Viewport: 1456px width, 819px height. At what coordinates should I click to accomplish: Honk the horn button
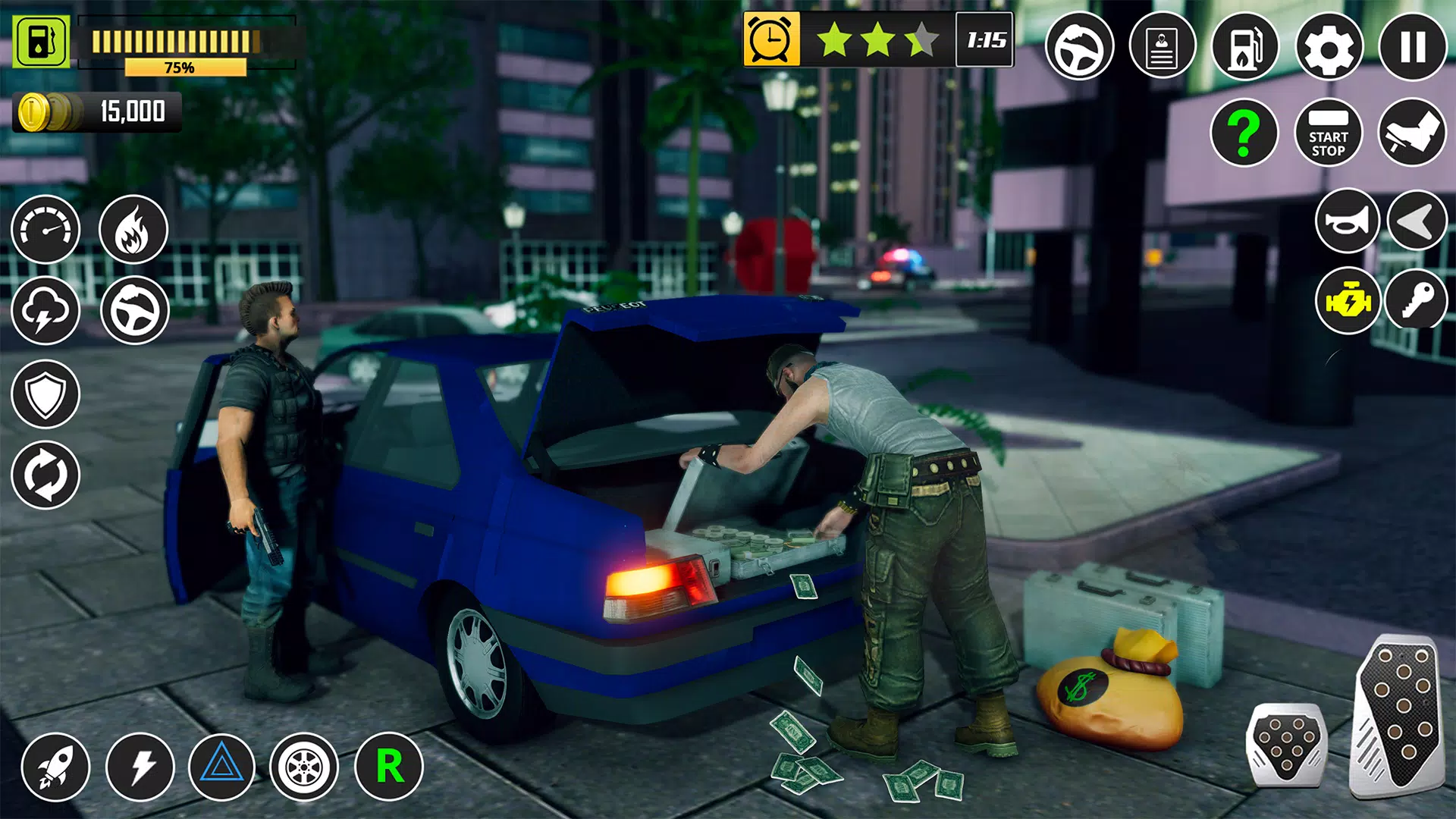[x=1347, y=221]
